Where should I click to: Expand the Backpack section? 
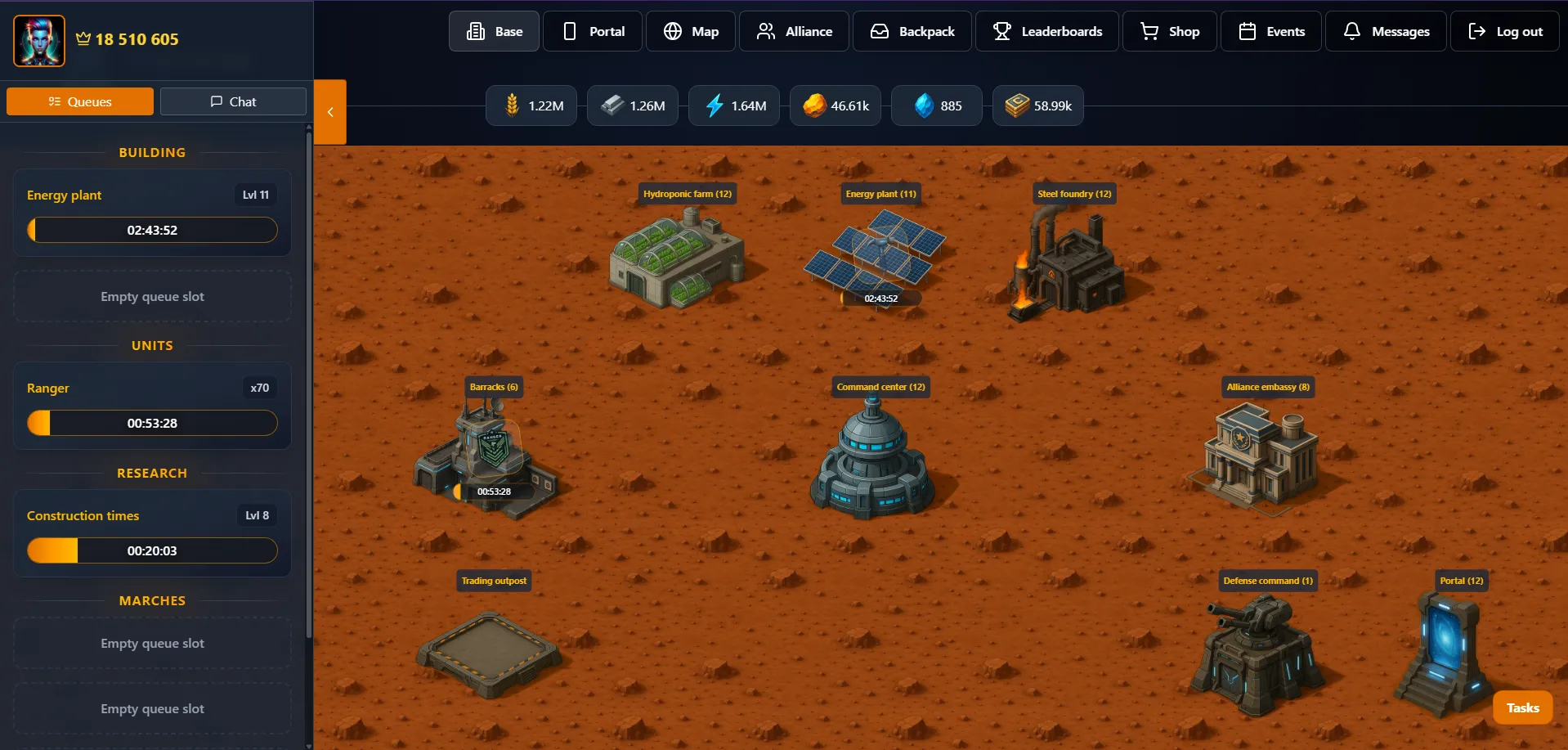[x=912, y=30]
